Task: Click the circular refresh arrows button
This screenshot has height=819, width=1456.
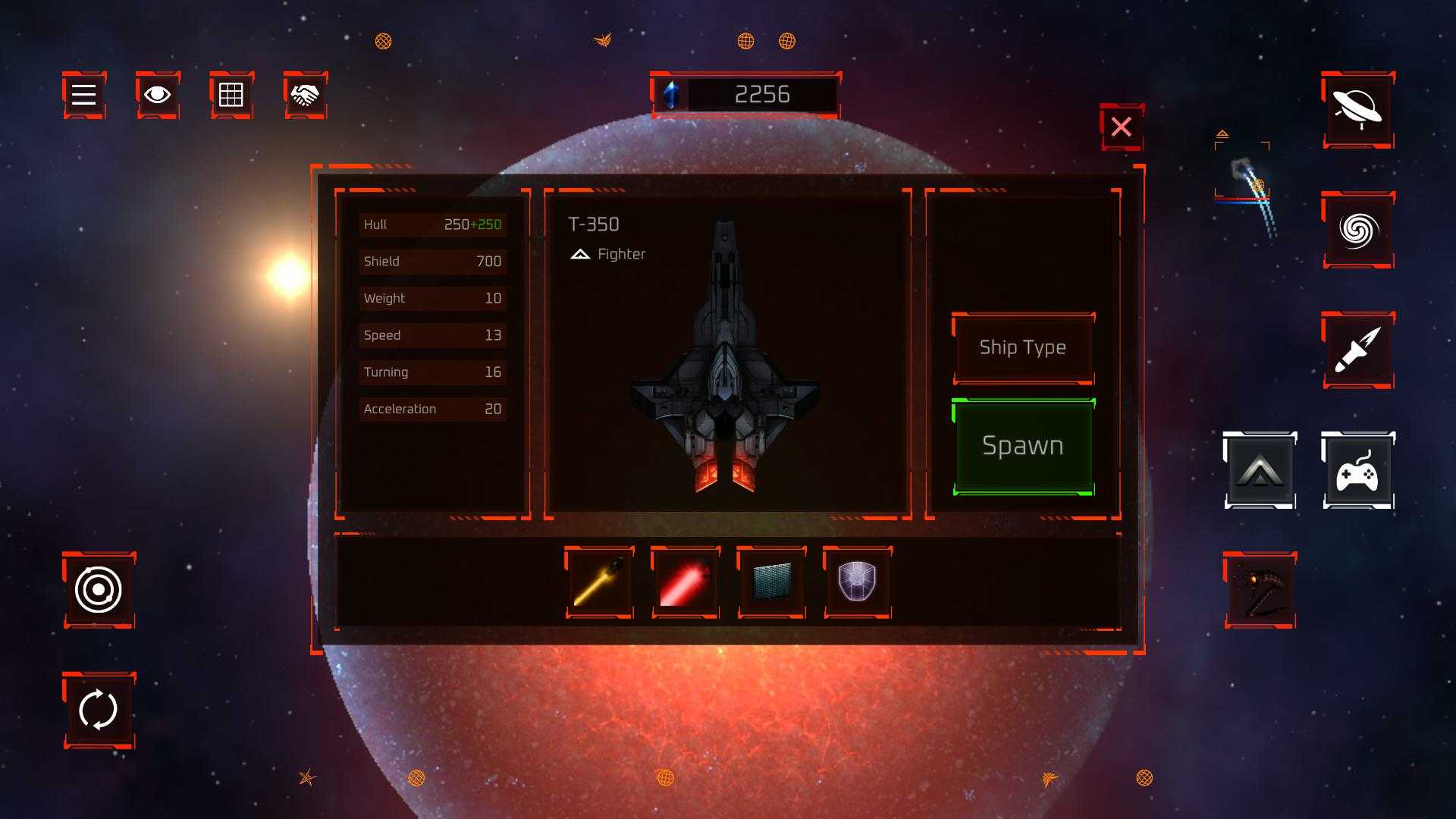Action: (x=99, y=710)
